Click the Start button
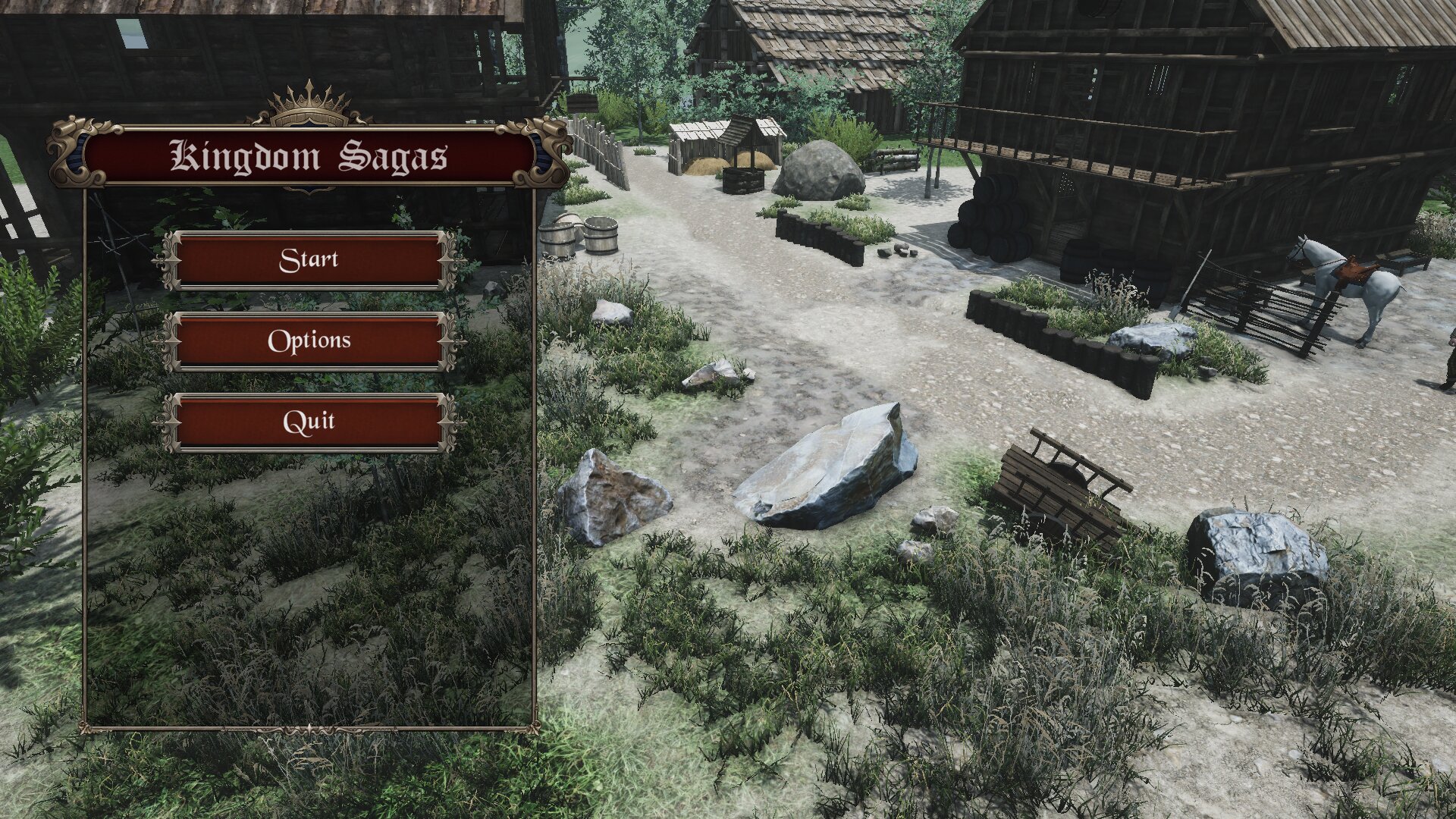1456x819 pixels. 309,260
